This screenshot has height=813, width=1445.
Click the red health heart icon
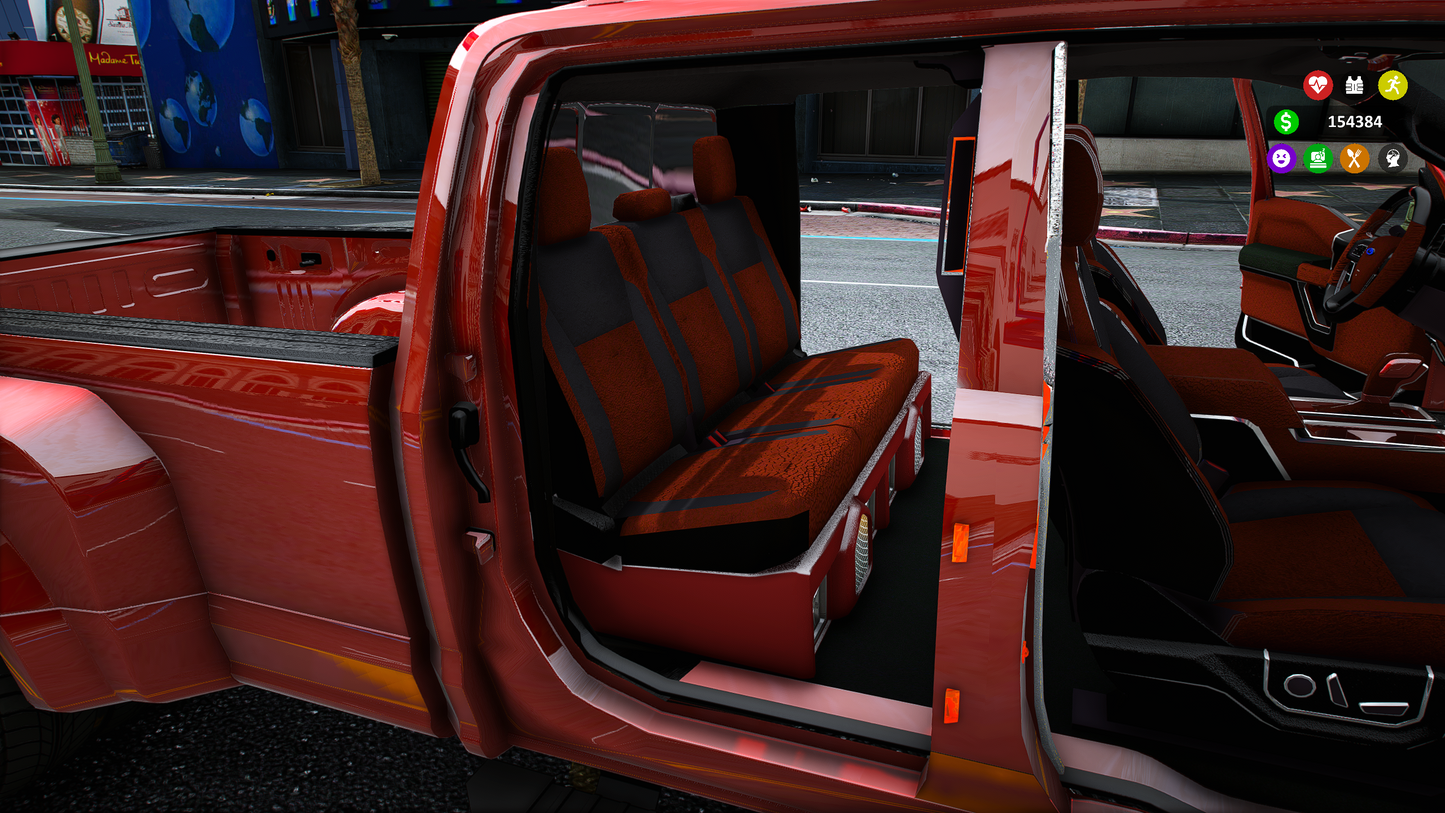1318,86
